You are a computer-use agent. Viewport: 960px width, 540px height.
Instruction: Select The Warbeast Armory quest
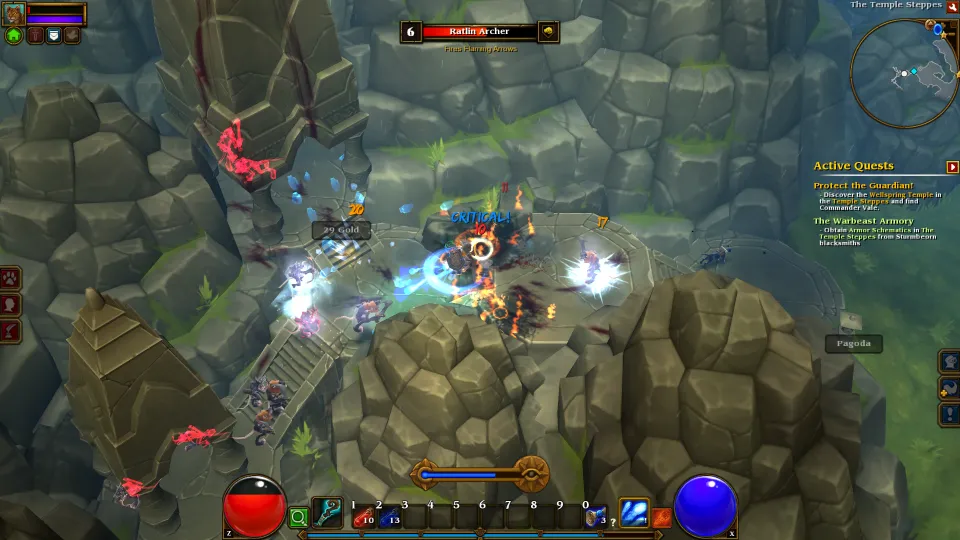(x=863, y=221)
